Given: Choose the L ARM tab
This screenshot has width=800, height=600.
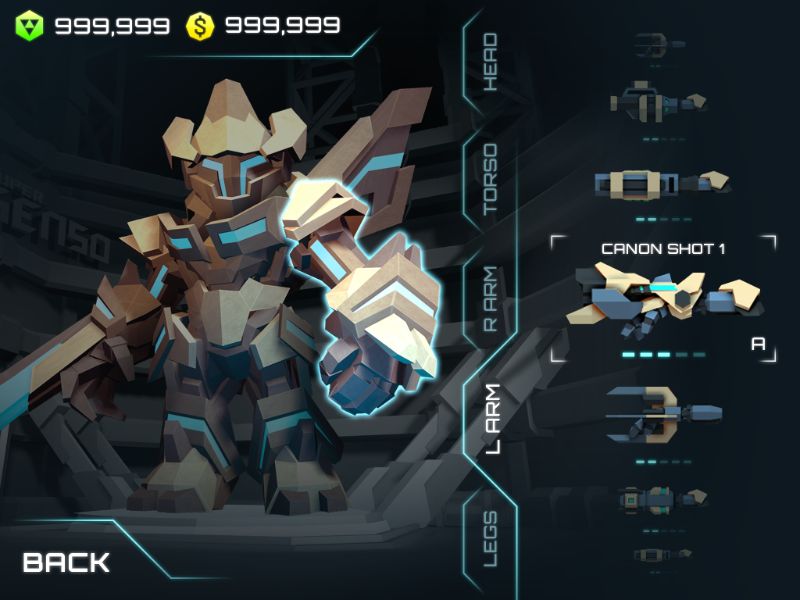Looking at the screenshot, I should point(492,418).
